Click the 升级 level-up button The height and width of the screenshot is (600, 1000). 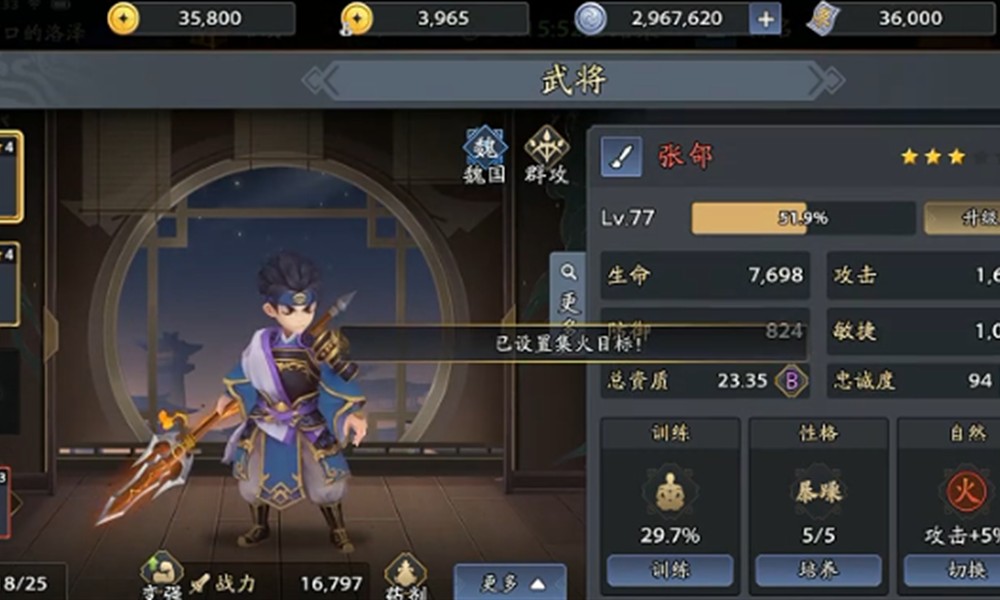[961, 218]
